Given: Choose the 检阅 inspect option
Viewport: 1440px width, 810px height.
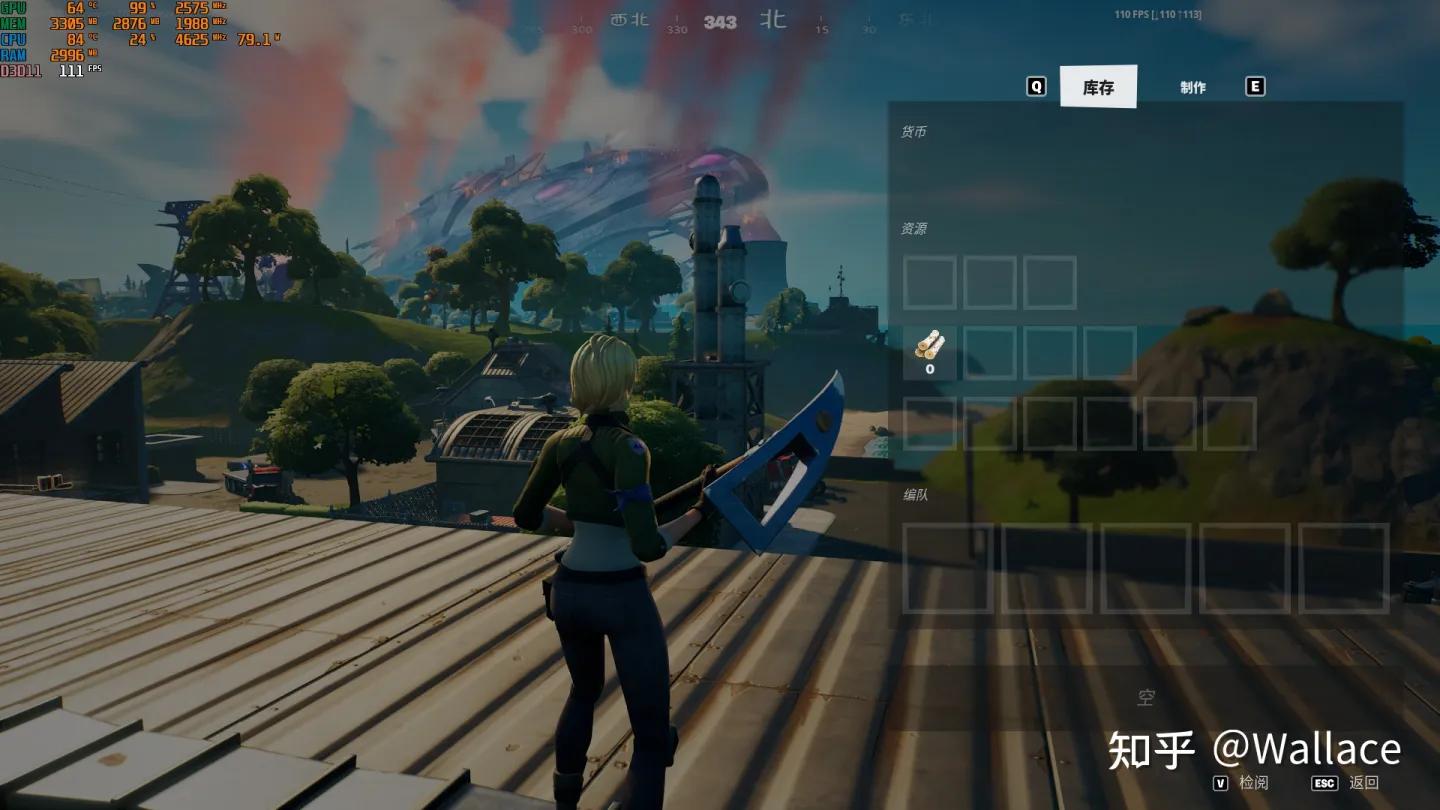Looking at the screenshot, I should pos(1253,783).
